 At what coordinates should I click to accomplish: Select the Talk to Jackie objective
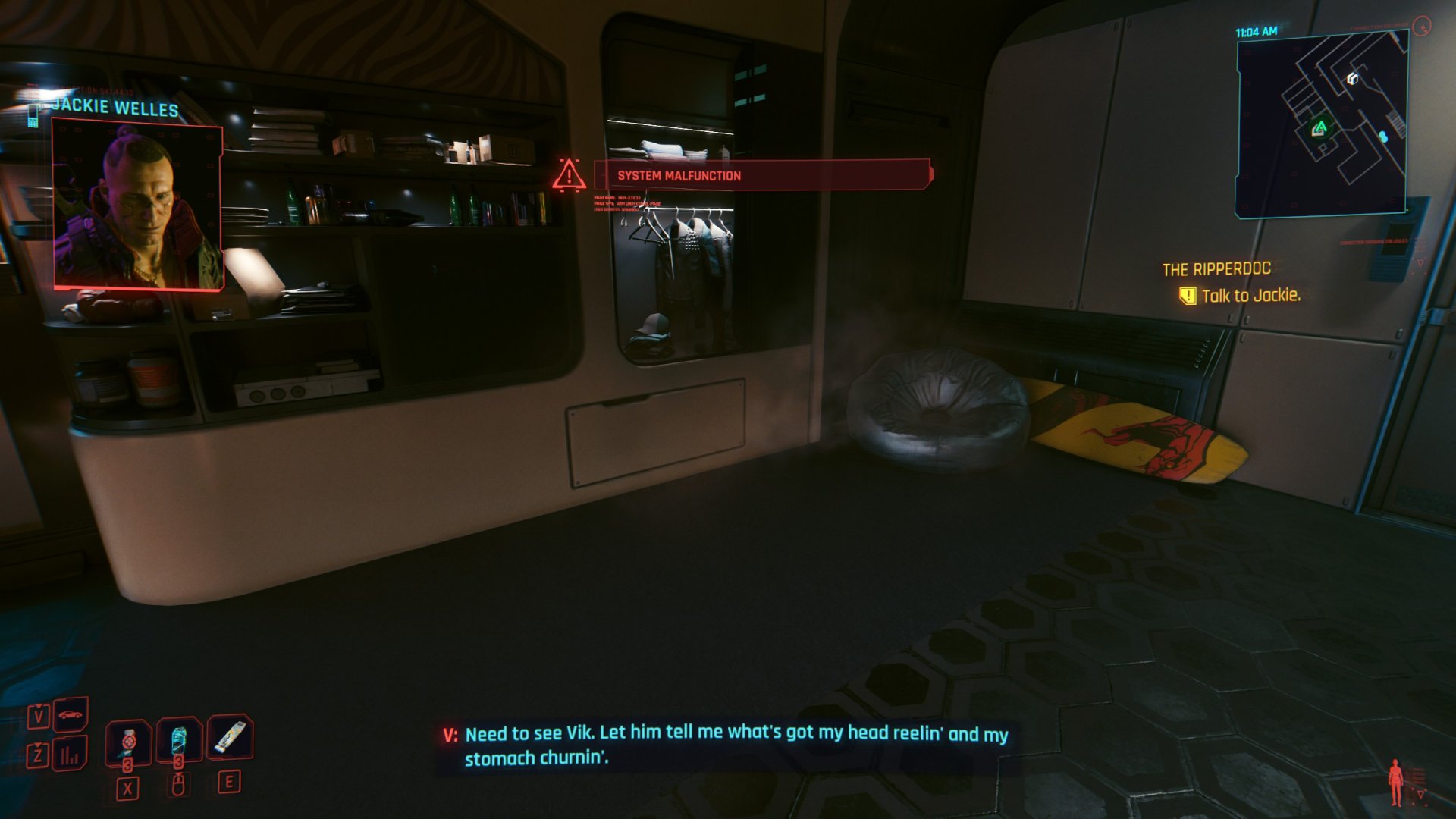1250,296
